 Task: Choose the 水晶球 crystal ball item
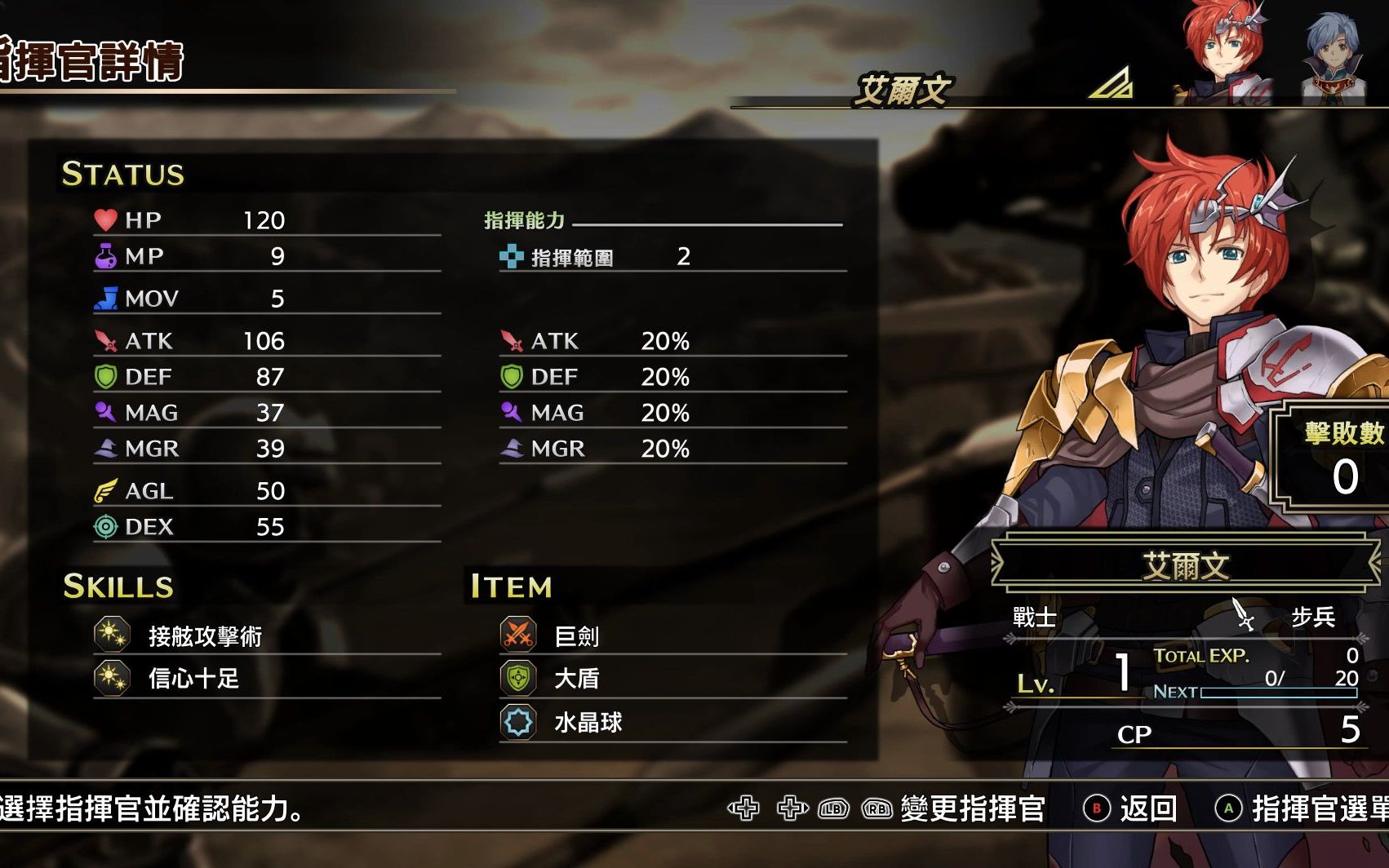tap(588, 722)
